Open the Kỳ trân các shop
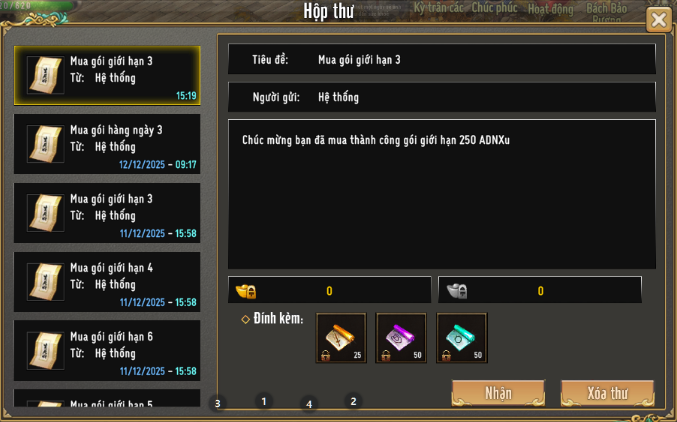Viewport: 677px width, 422px height. pyautogui.click(x=438, y=8)
